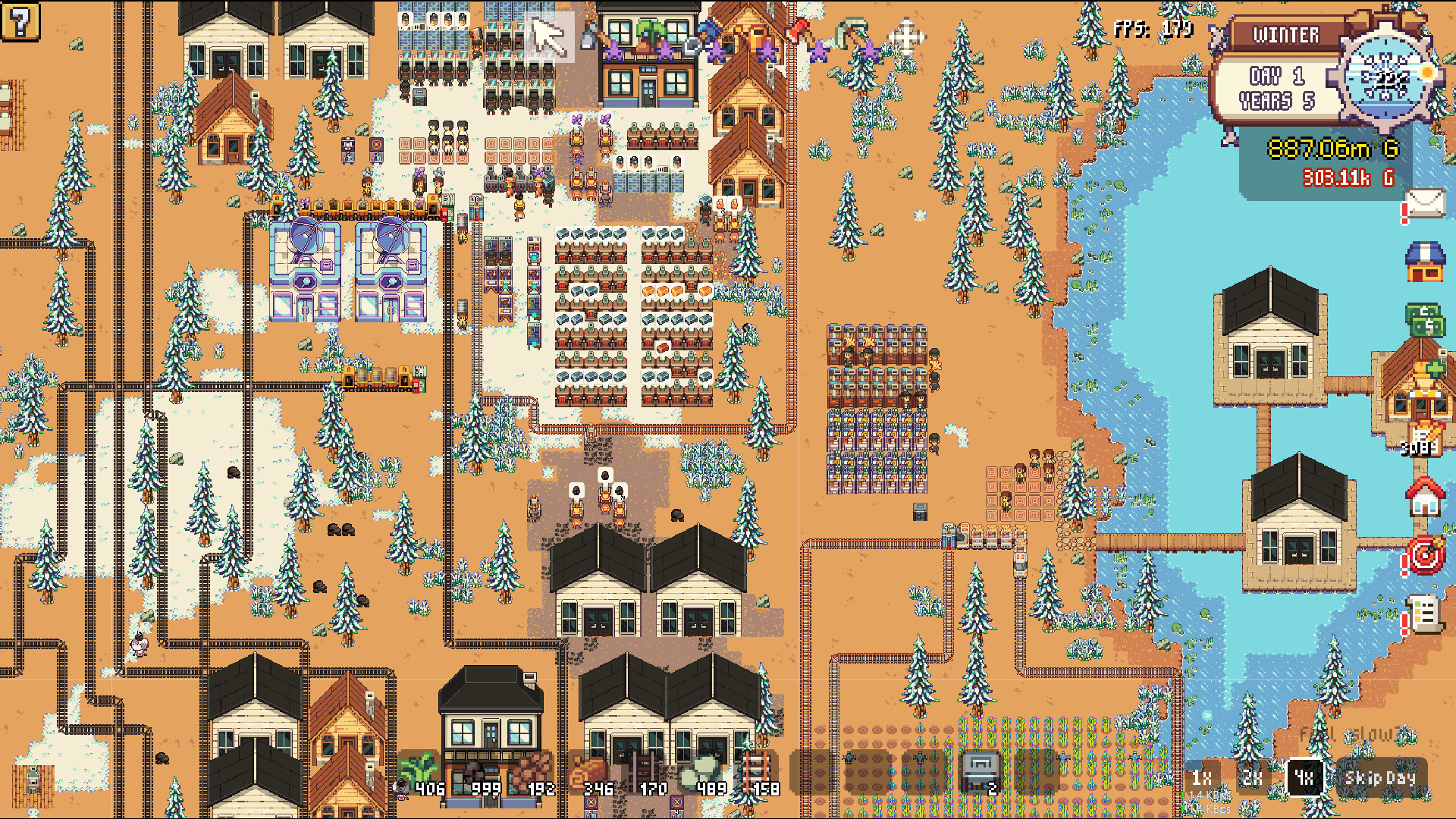Open the home panel via house icon
The height and width of the screenshot is (819, 1456).
pos(1424,497)
